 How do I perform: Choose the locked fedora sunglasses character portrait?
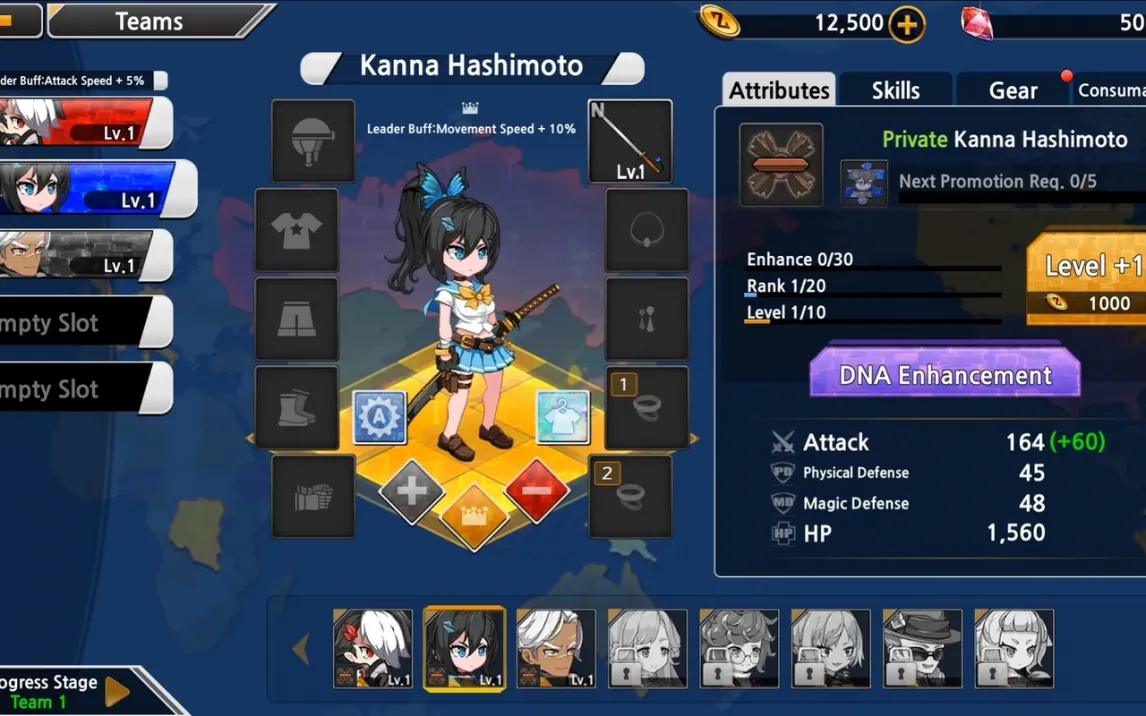pyautogui.click(x=922, y=648)
